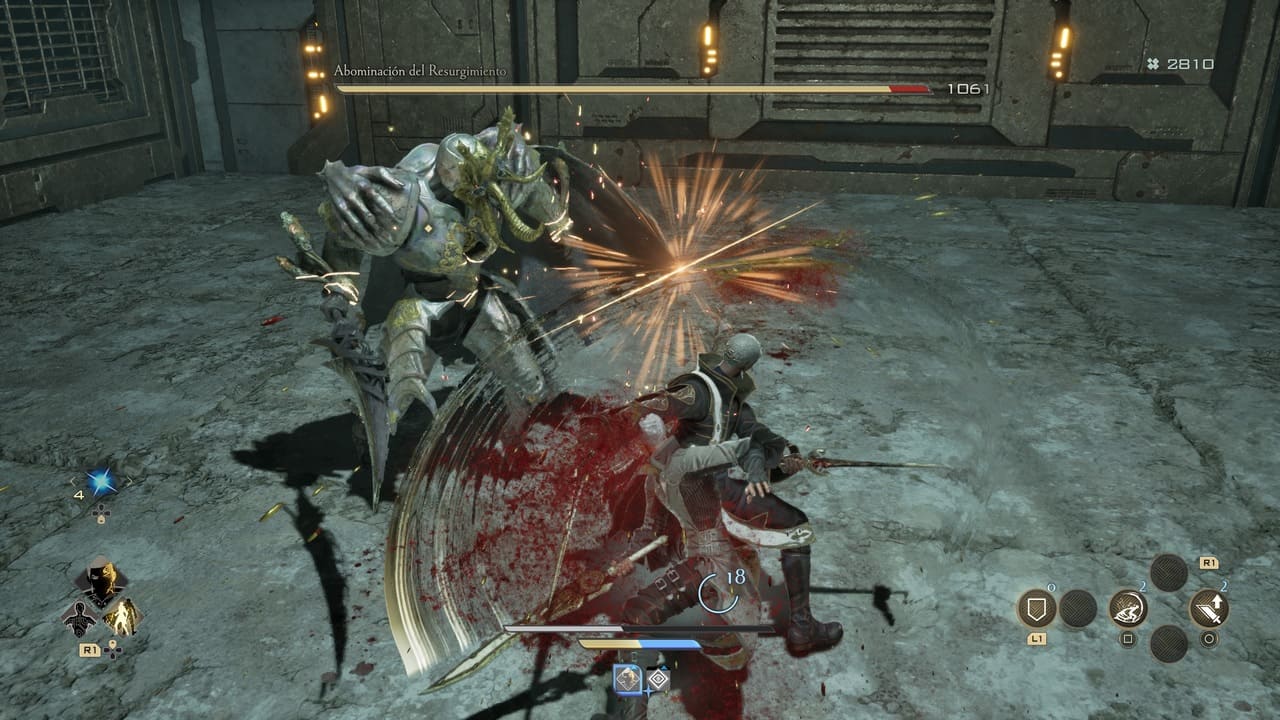Click the concentric diamond buff icon
The height and width of the screenshot is (720, 1280).
[x=658, y=680]
